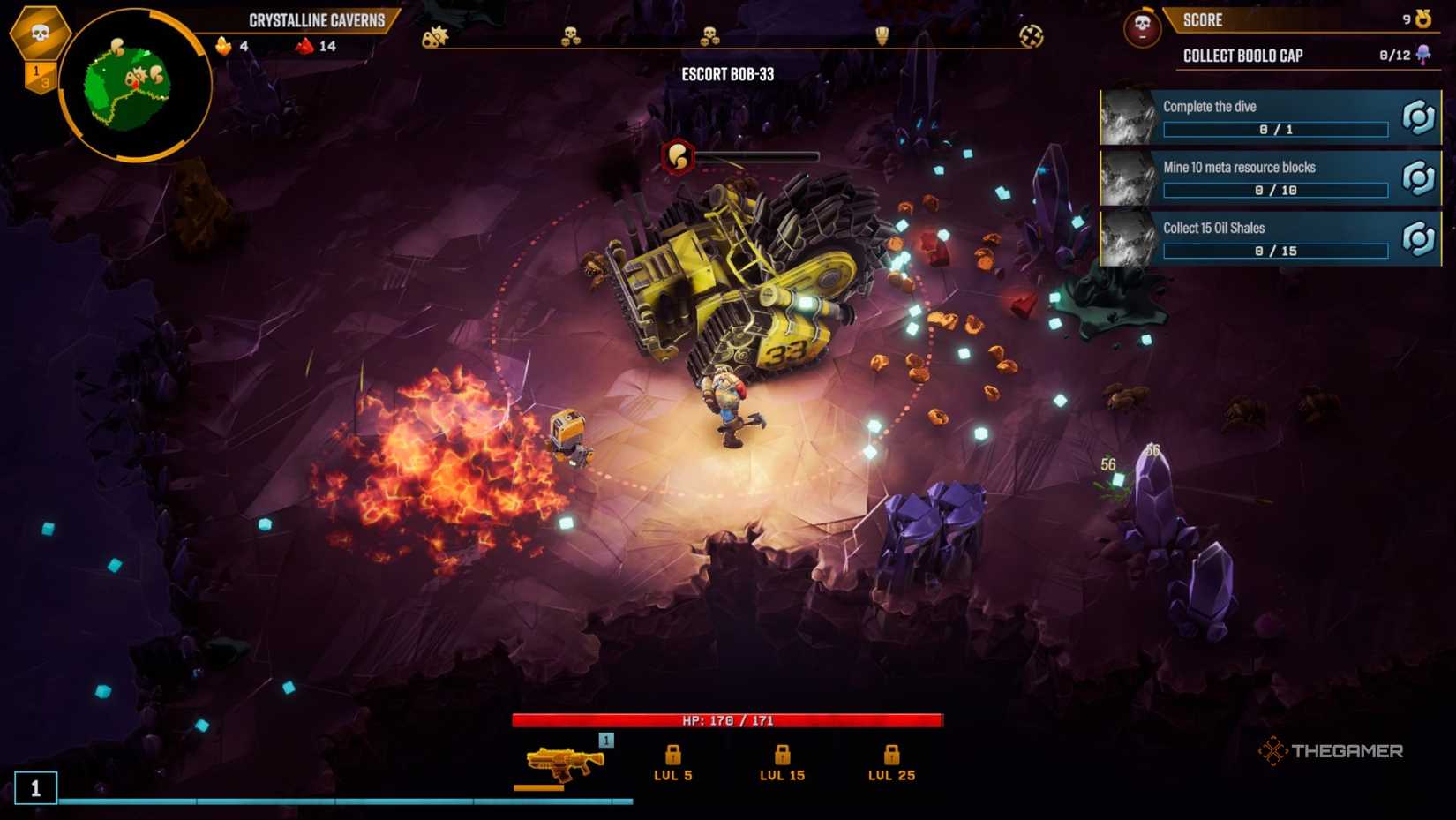Viewport: 1456px width, 820px height.
Task: Click the red HP bar above the hotbar
Action: tap(725, 719)
